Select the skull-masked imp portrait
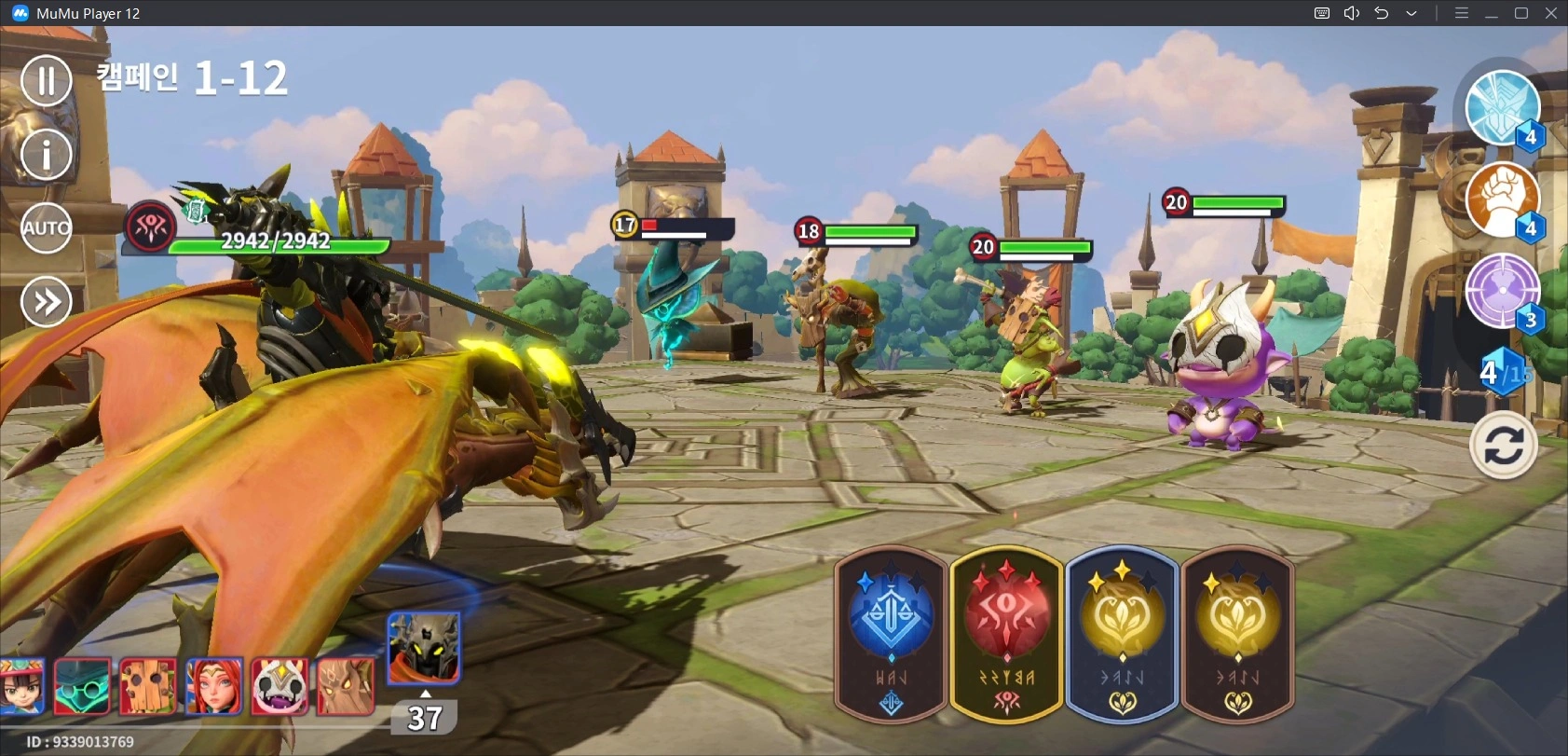Image resolution: width=1568 pixels, height=756 pixels. (x=280, y=686)
